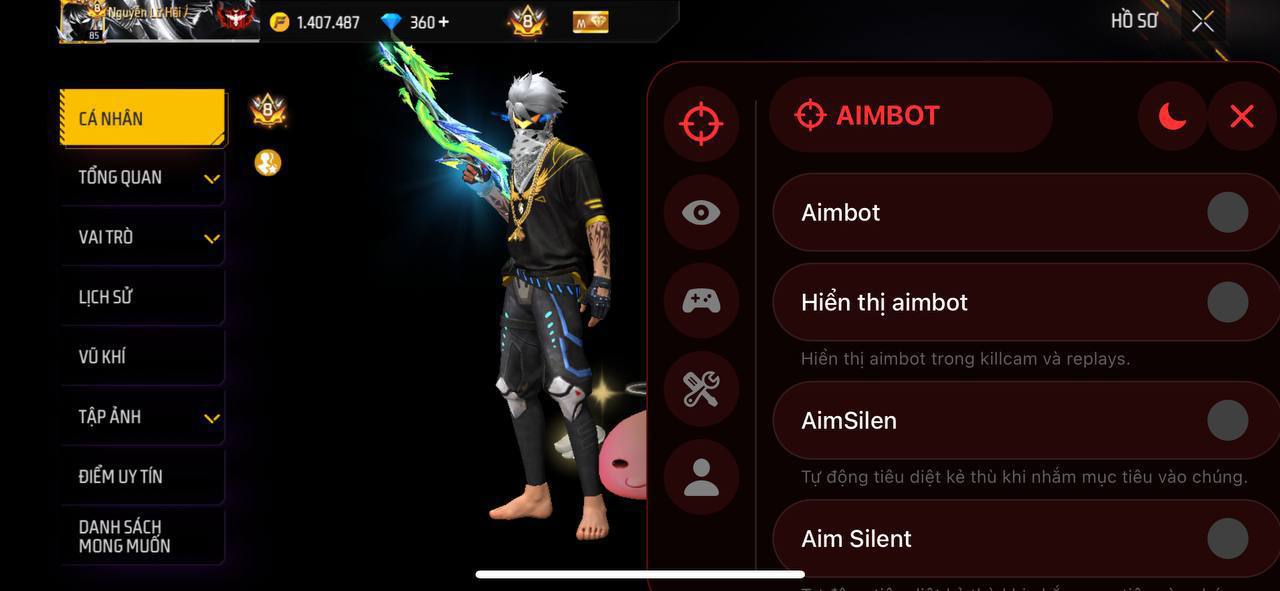Close the HỒ SƠ profile screen
The height and width of the screenshot is (591, 1280).
(x=1203, y=21)
